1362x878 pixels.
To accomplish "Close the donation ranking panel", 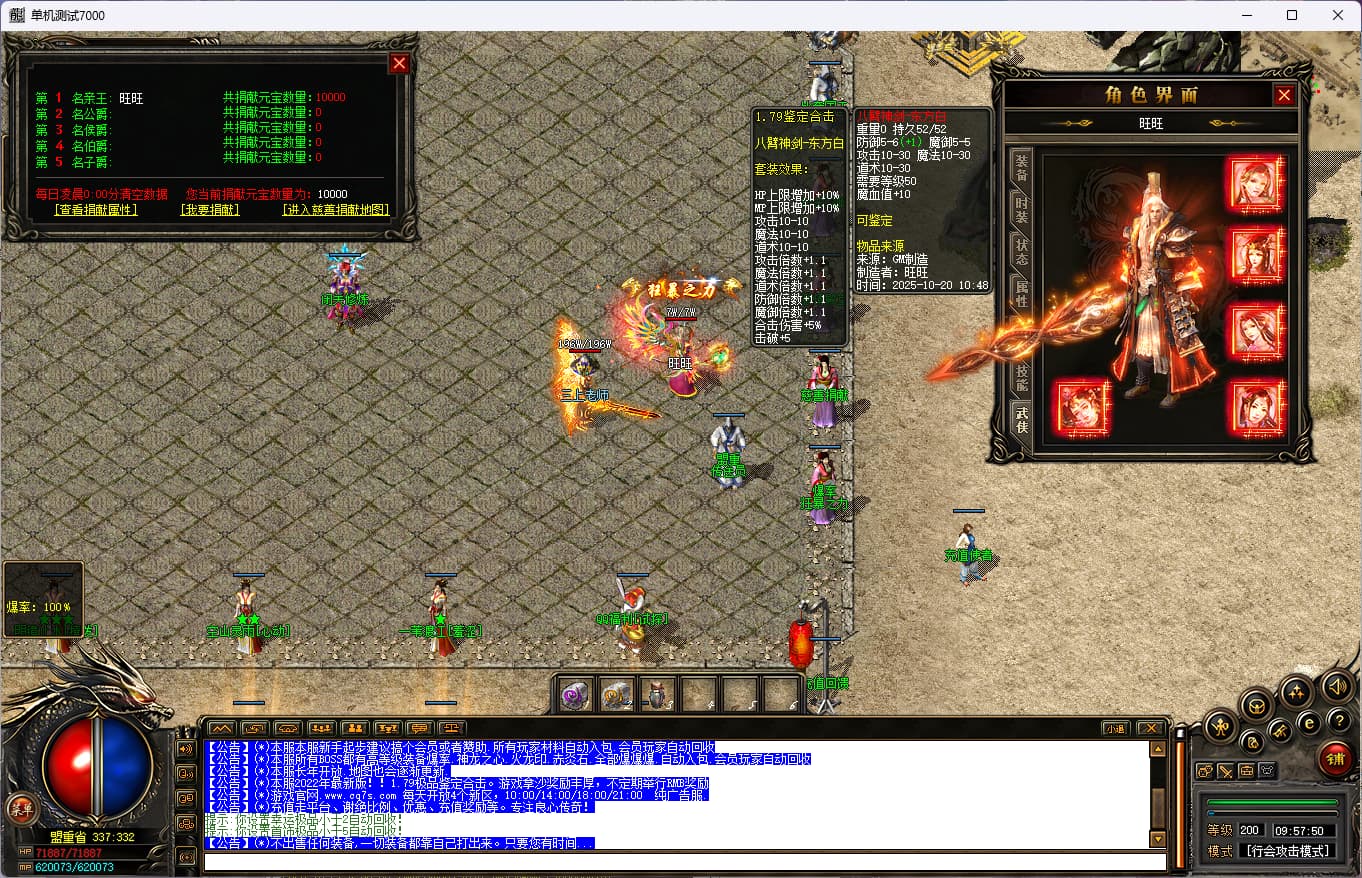I will point(399,64).
